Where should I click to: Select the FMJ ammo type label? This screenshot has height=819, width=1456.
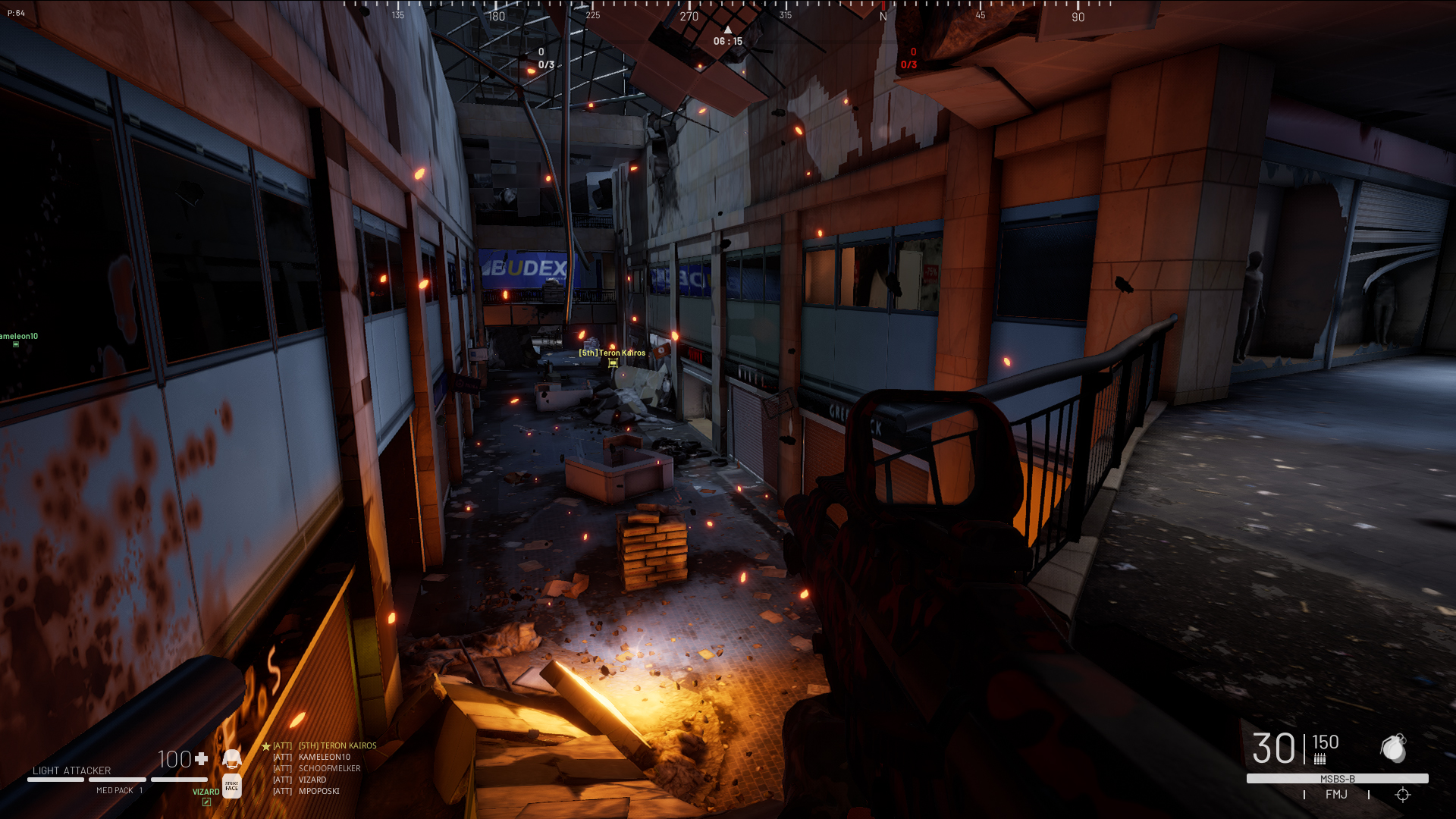(1336, 795)
